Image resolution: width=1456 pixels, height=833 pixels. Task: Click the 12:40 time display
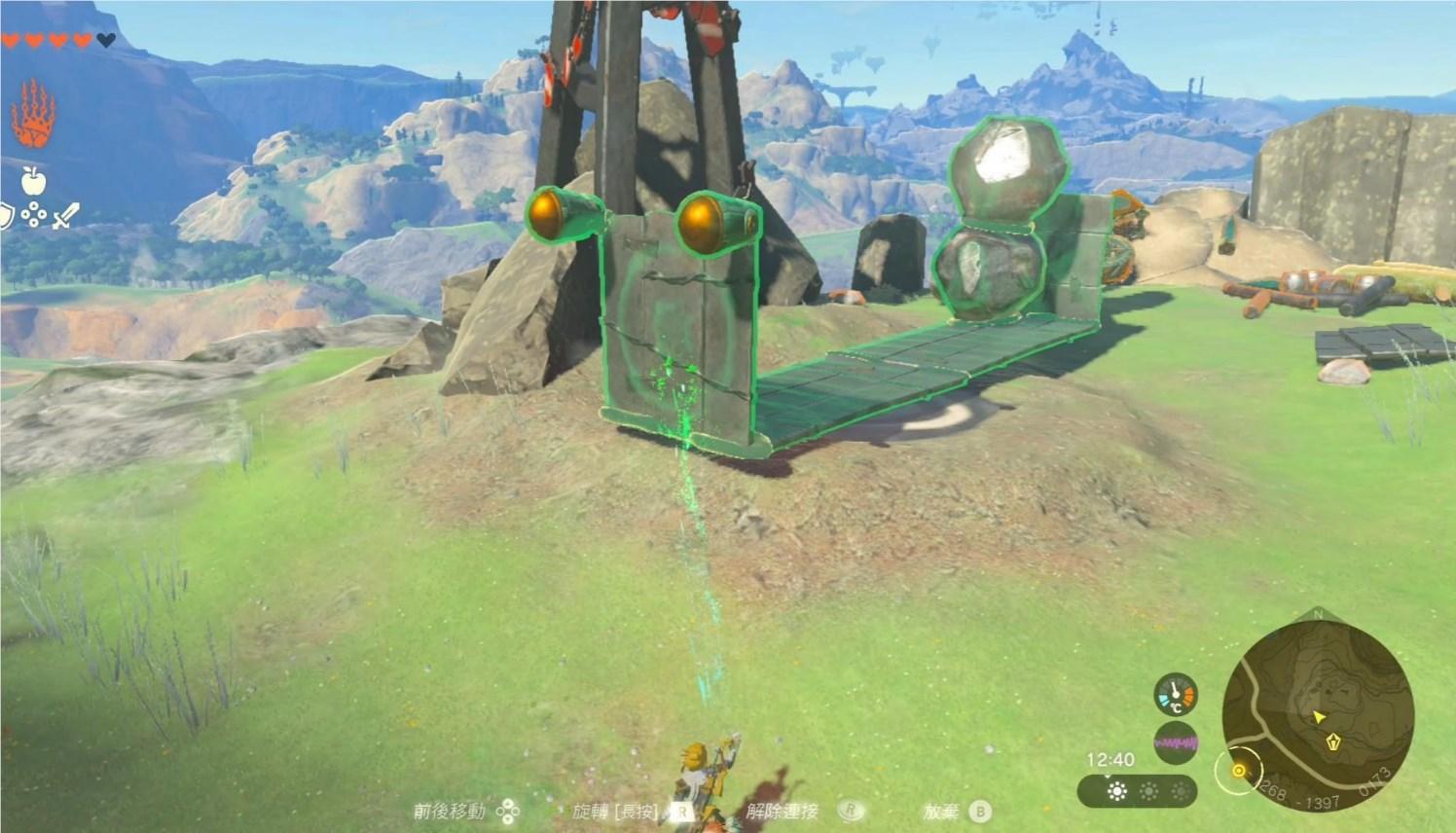1110,759
